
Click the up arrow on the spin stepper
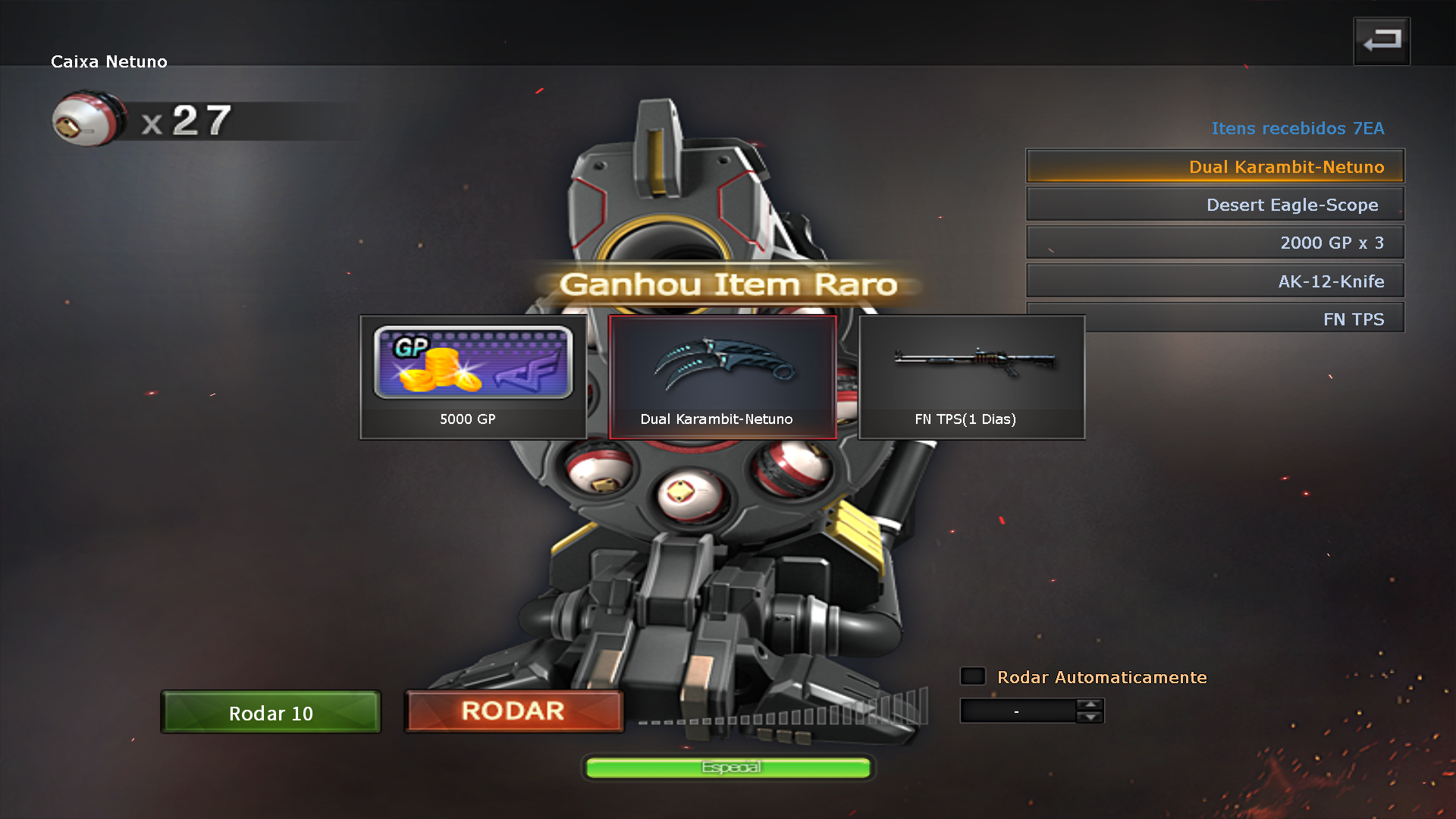click(1090, 704)
